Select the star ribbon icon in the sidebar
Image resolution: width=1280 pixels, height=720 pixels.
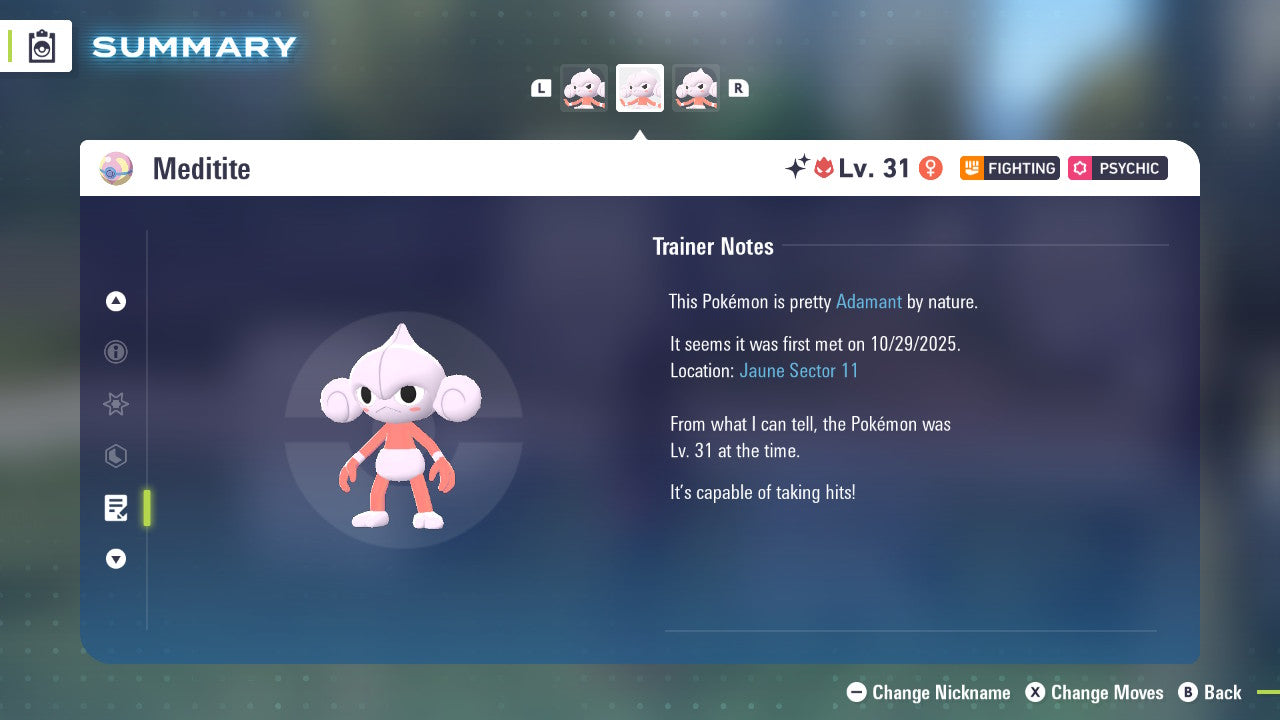point(115,404)
